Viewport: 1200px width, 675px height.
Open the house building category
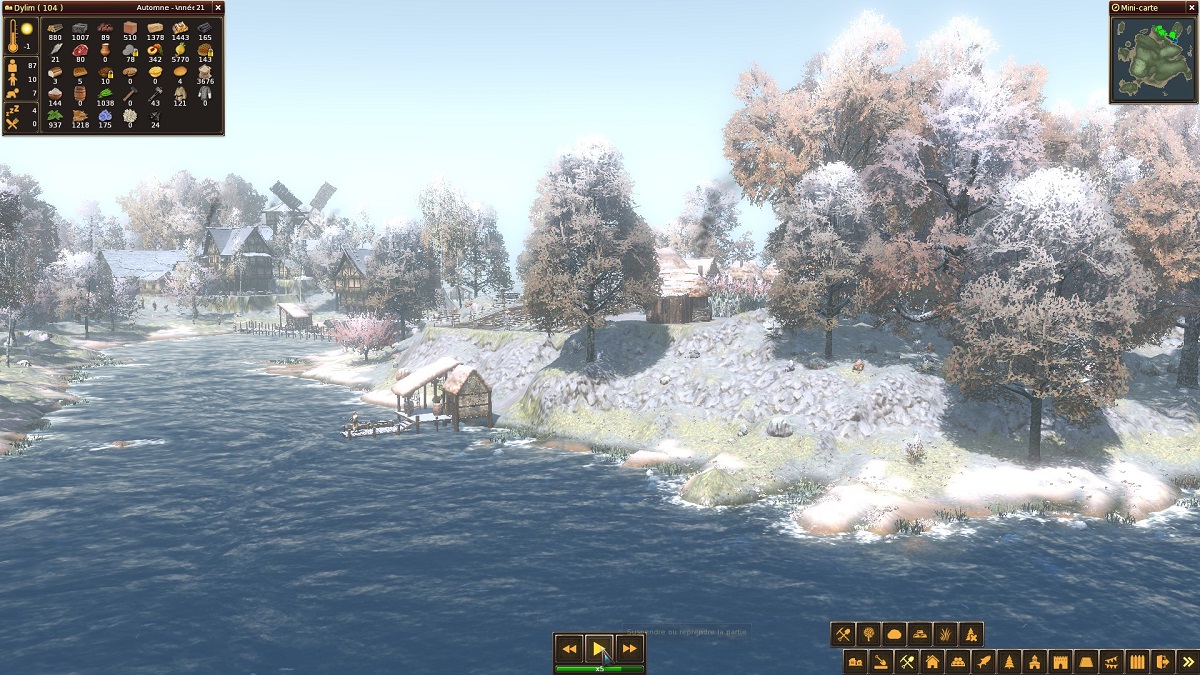click(x=933, y=662)
